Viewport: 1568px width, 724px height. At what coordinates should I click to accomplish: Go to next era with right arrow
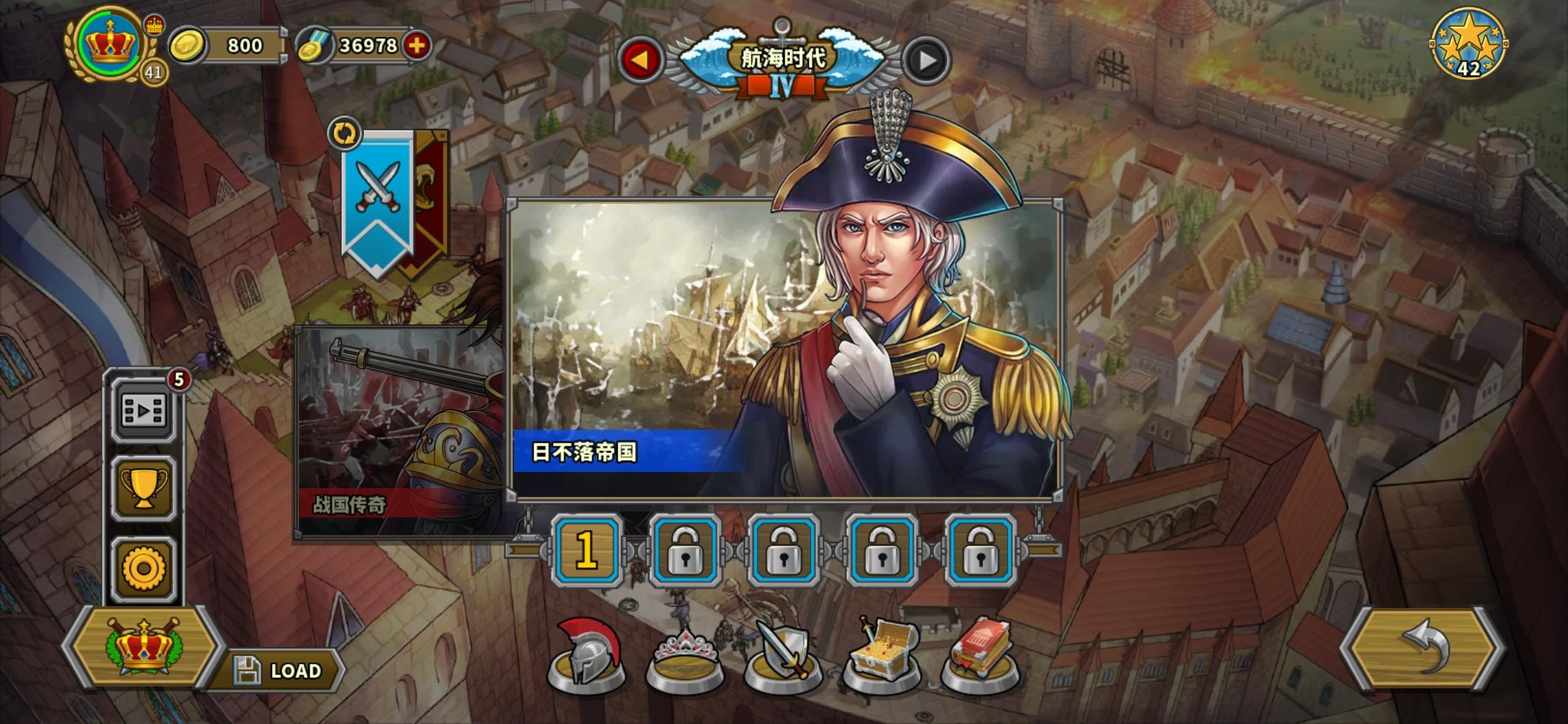pyautogui.click(x=927, y=60)
